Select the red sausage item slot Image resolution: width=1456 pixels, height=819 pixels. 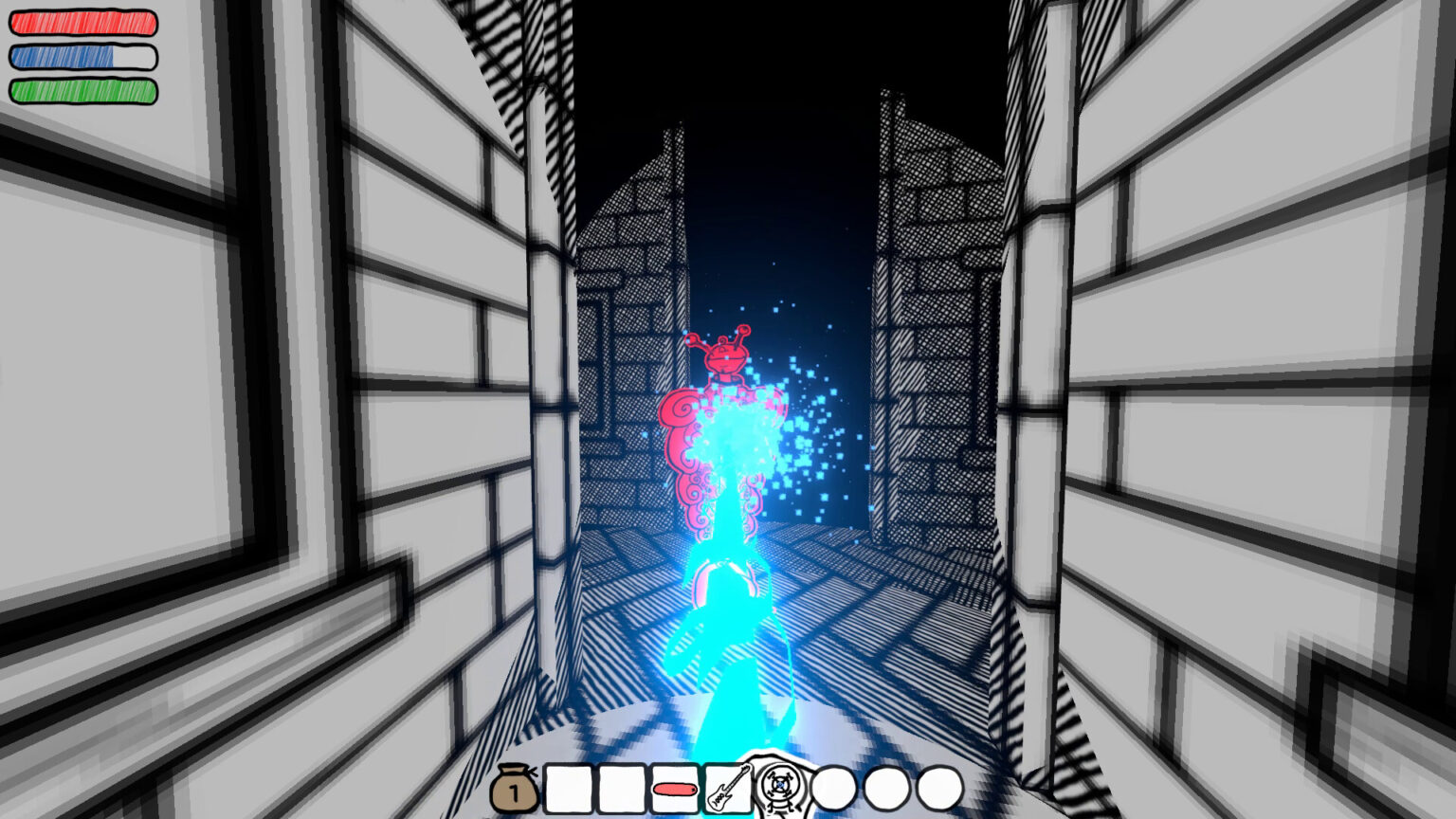[674, 789]
